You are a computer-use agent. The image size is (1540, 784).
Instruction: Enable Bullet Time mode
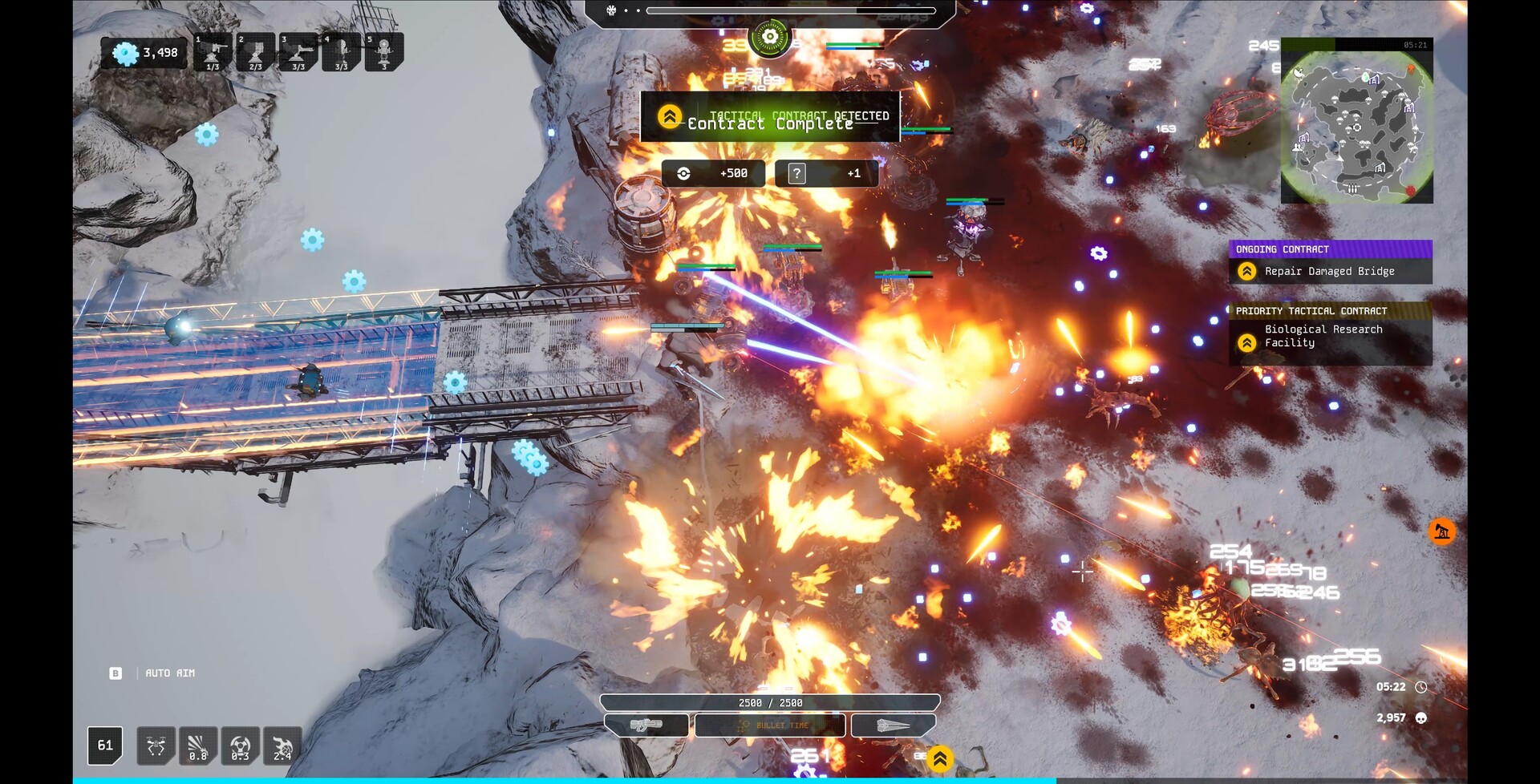(769, 725)
